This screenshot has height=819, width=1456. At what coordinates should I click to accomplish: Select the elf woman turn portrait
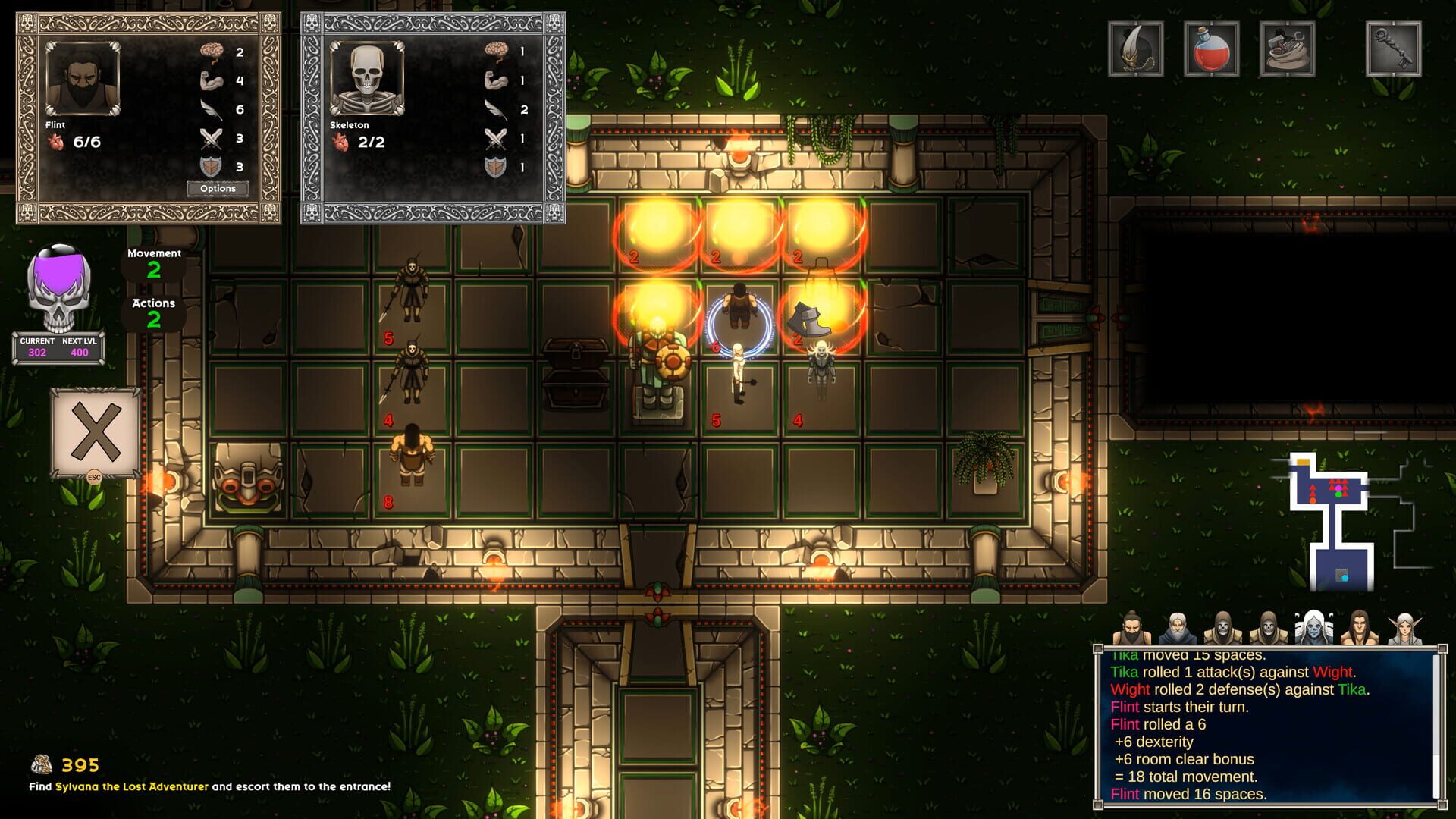(x=1404, y=628)
